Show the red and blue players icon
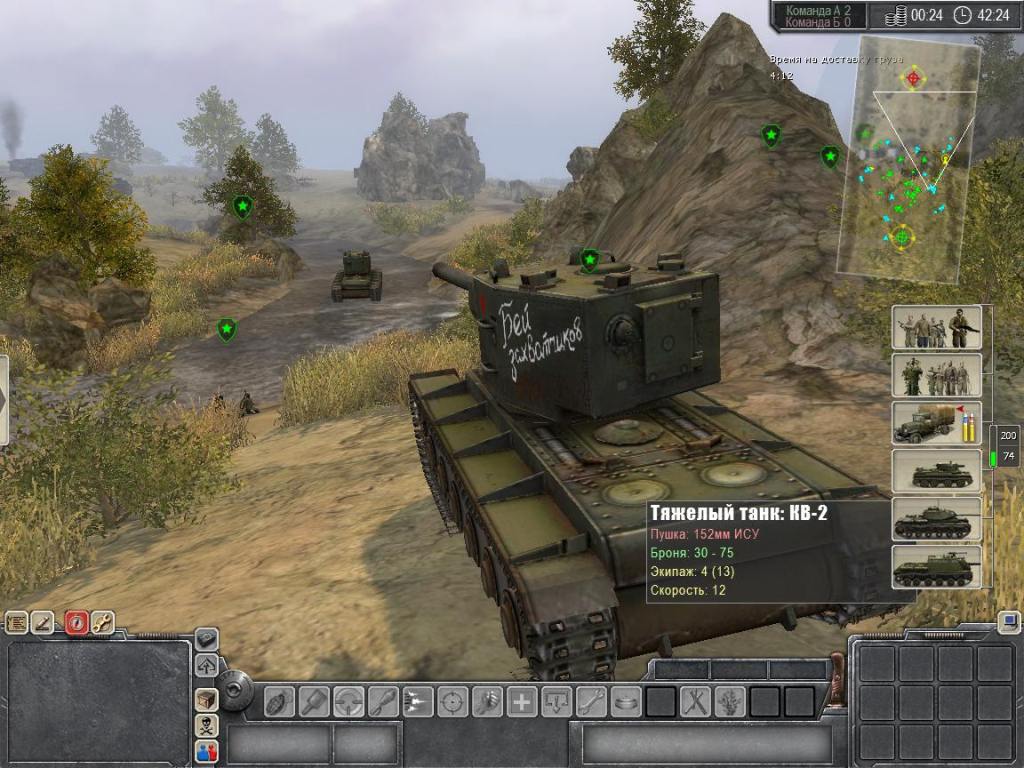Image resolution: width=1024 pixels, height=768 pixels. (x=207, y=751)
